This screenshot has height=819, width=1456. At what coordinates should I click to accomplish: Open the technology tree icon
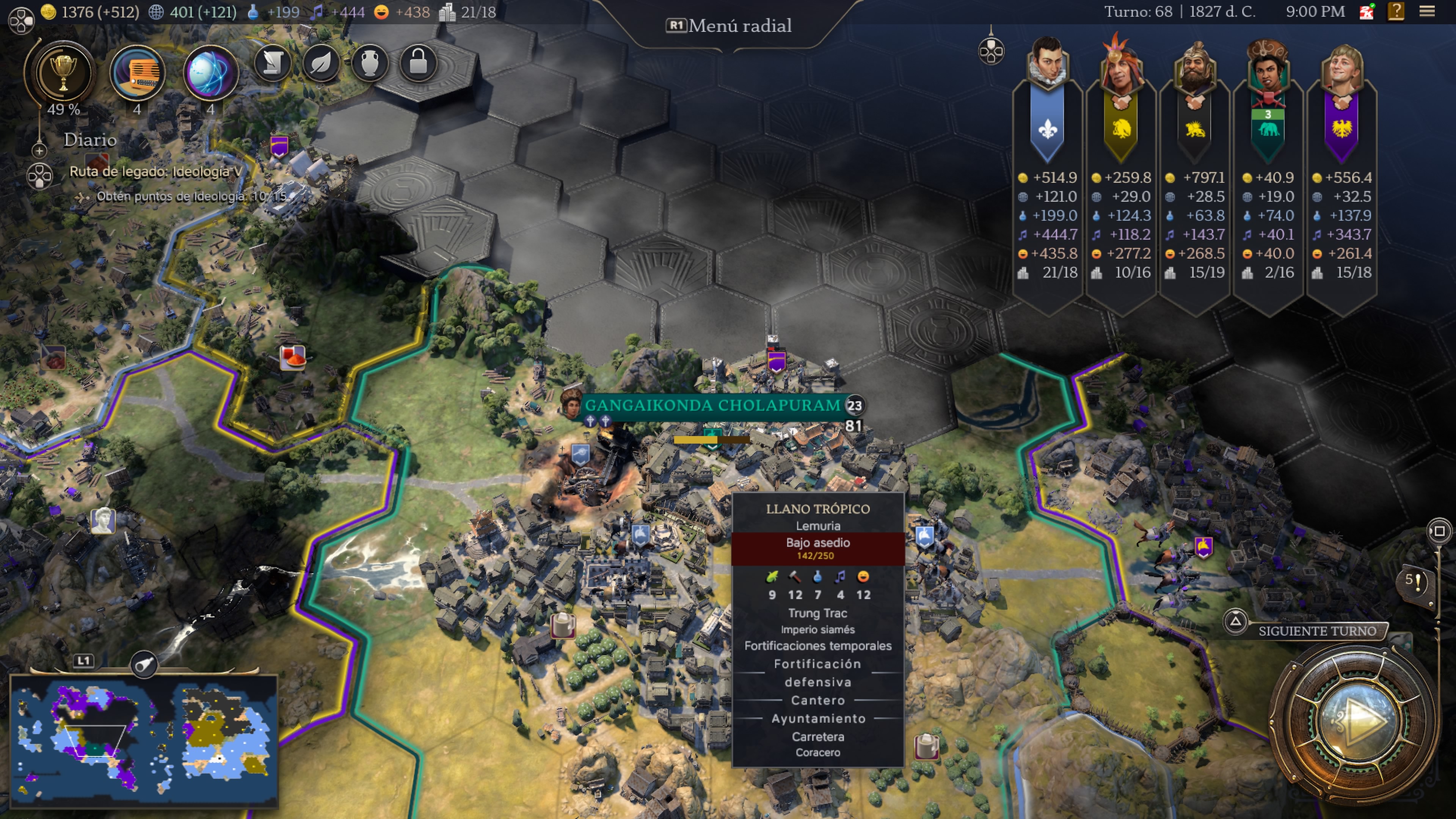click(x=137, y=74)
